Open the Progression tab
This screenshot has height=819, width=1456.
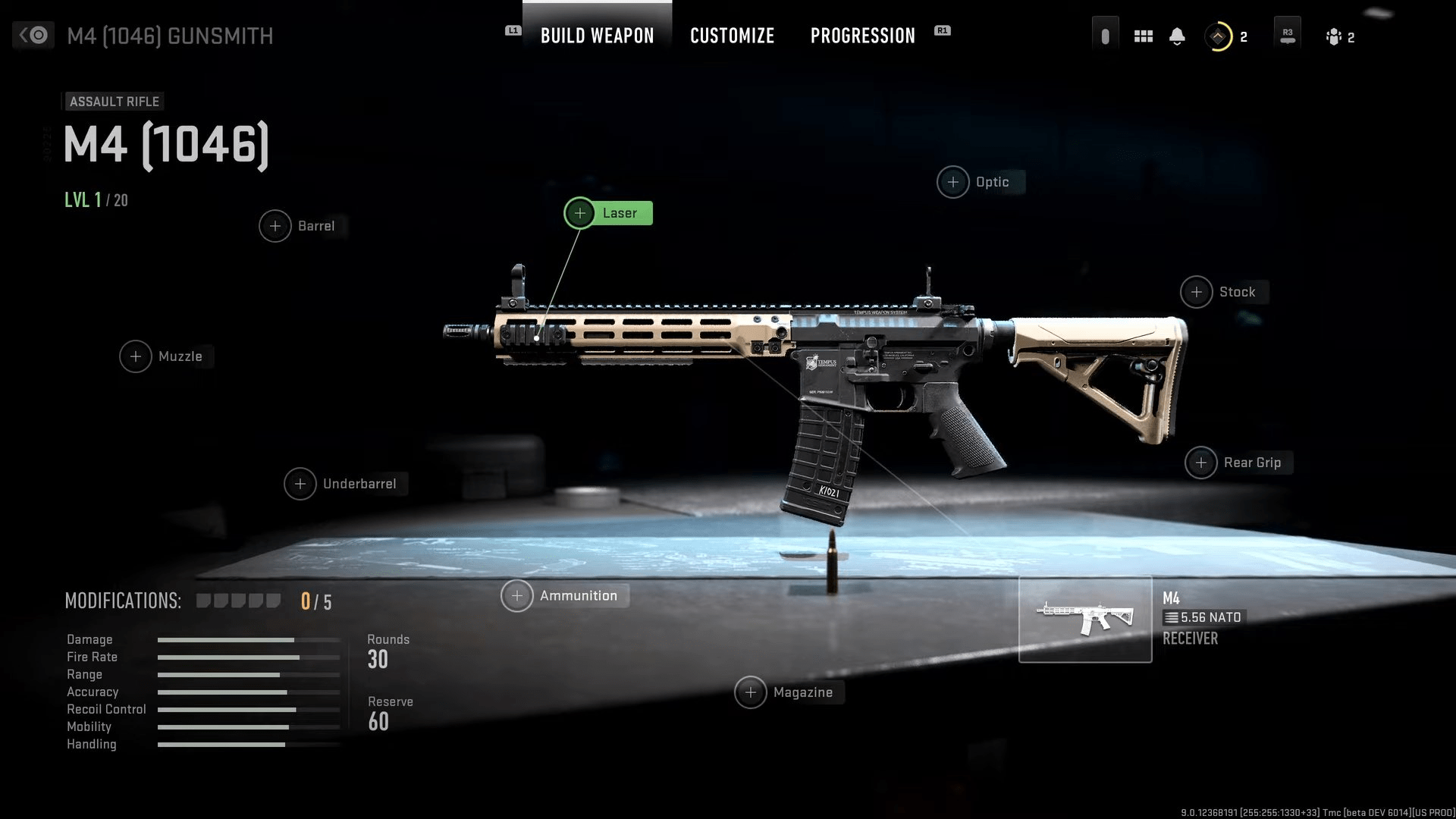[862, 35]
